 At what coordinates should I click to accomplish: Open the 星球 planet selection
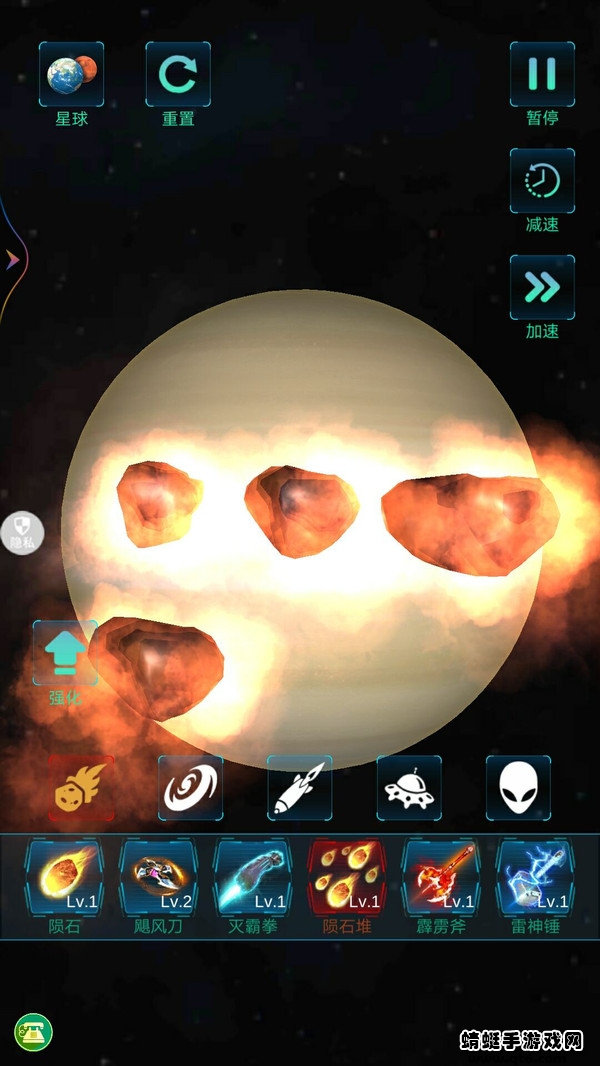[71, 75]
